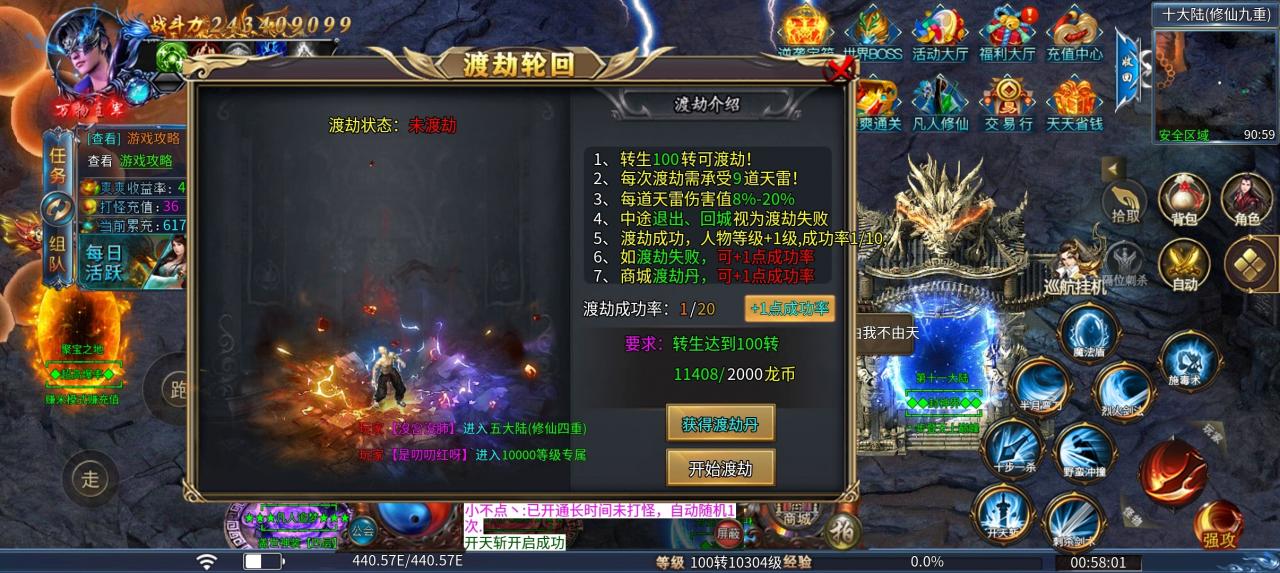Open the 福利大厅 welfare hall
This screenshot has width=1280, height=573.
[x=1007, y=31]
